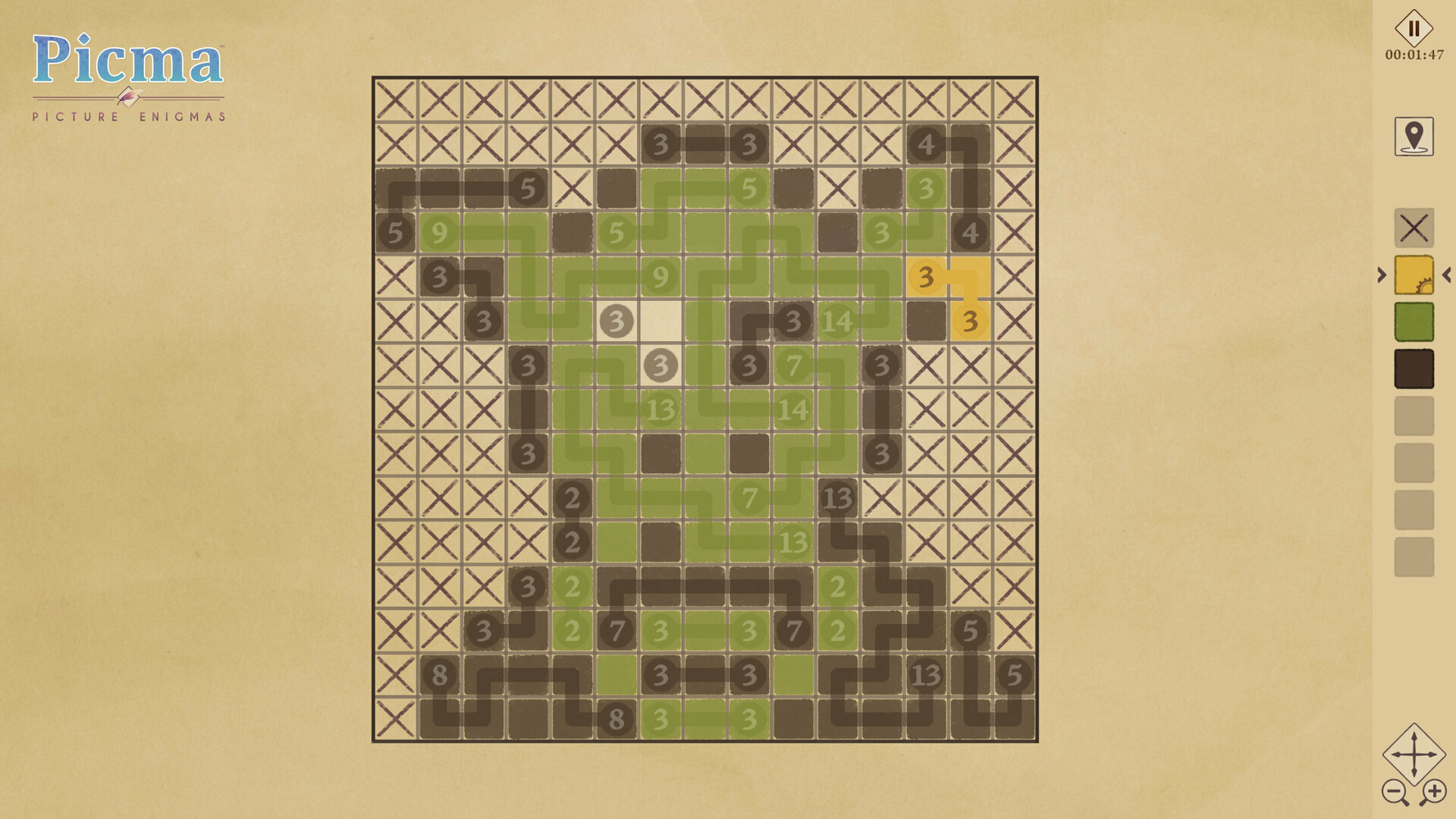Viewport: 1456px width, 819px height.
Task: Select the X marker tool
Action: 1414,229
